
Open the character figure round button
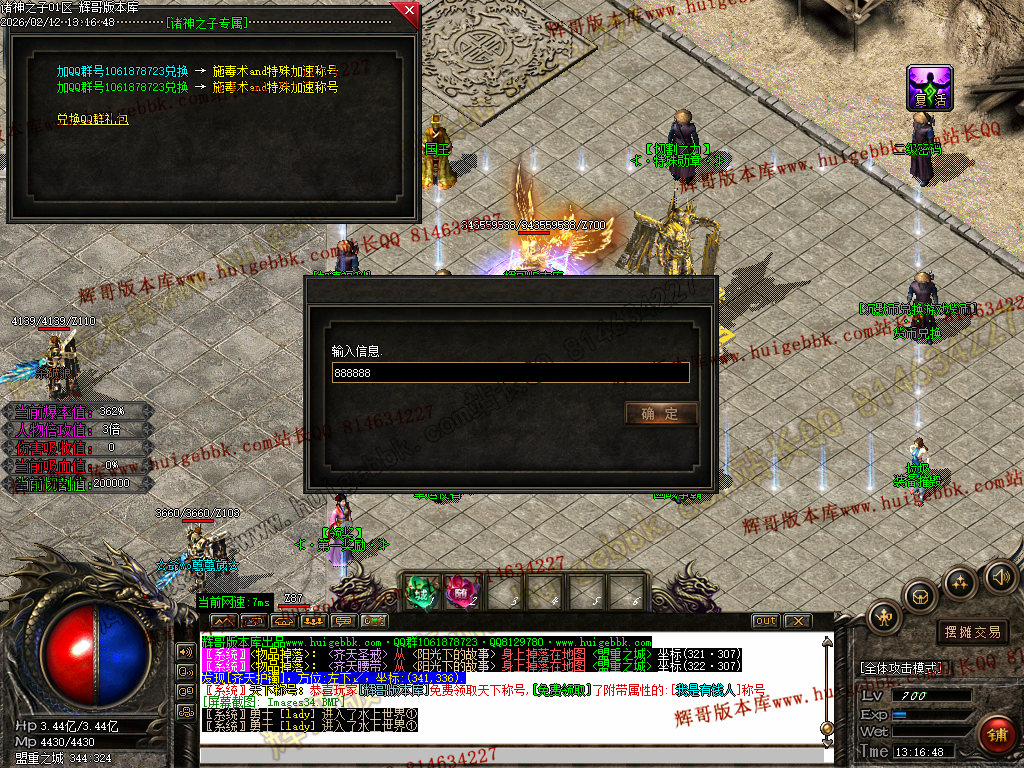coord(884,618)
